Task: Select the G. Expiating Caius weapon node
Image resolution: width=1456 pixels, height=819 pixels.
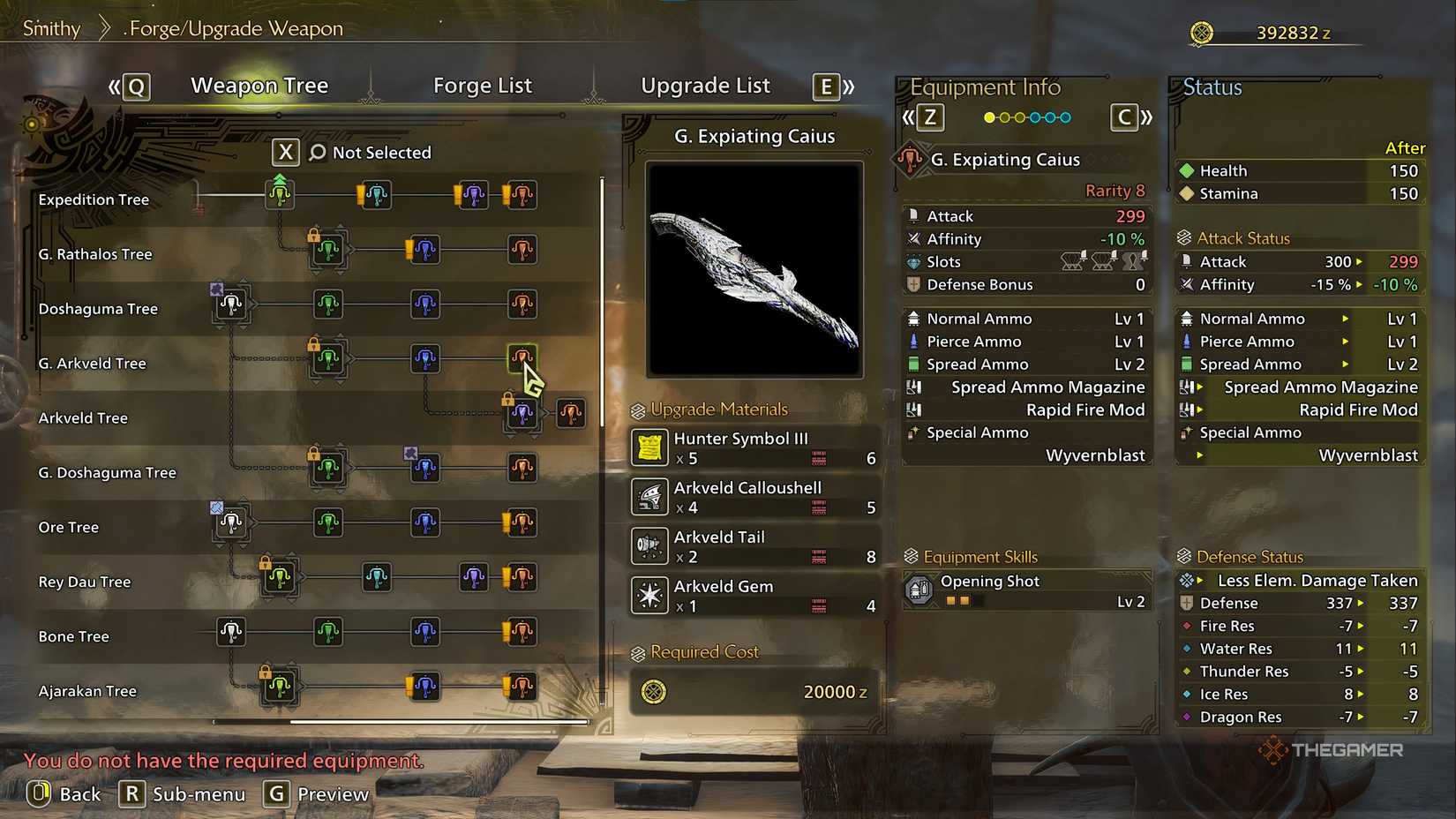Action: click(523, 355)
